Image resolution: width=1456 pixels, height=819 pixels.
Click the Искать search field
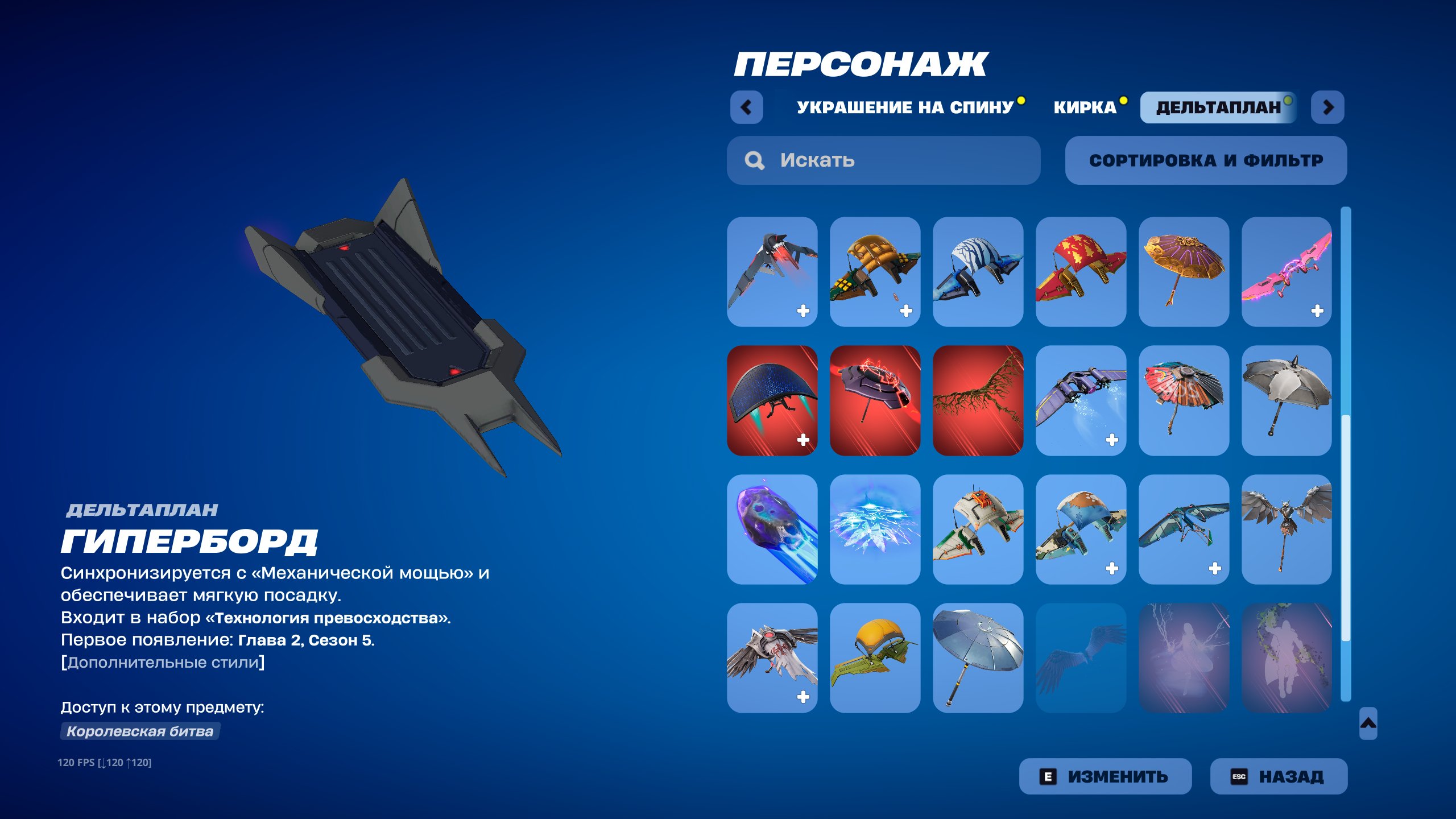[x=882, y=160]
